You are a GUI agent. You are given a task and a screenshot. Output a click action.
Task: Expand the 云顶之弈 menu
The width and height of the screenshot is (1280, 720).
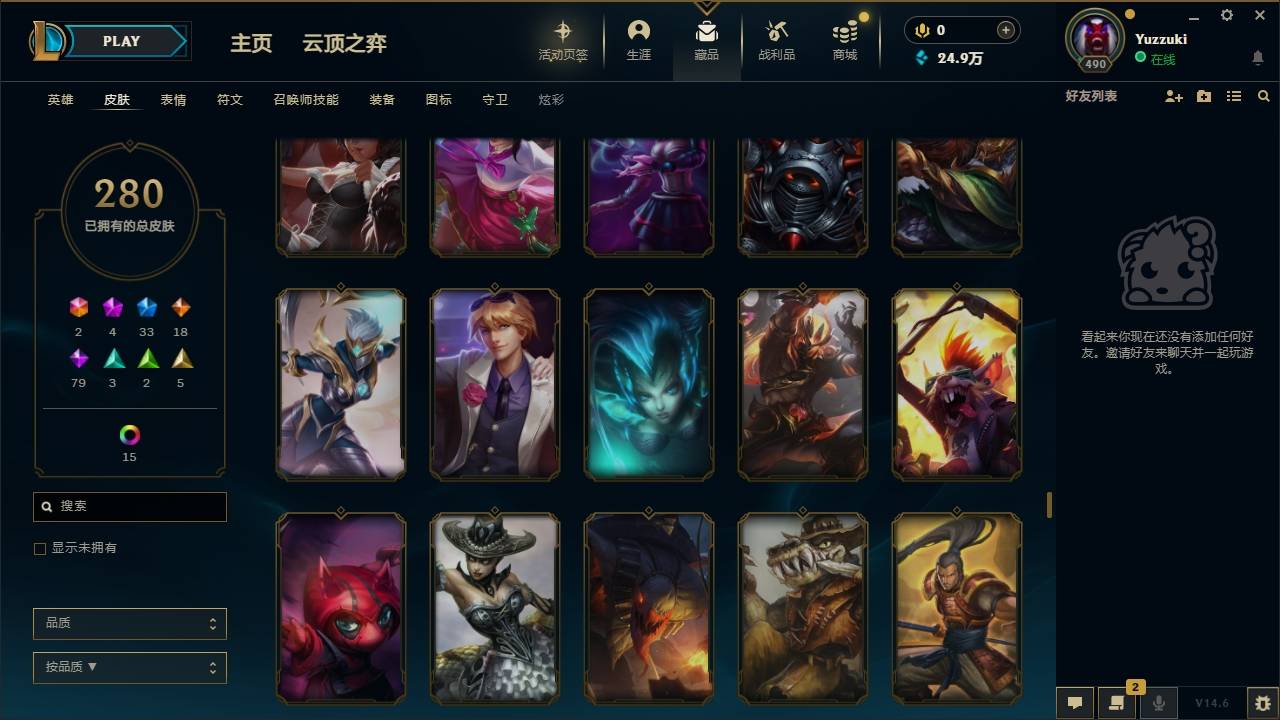tap(344, 43)
